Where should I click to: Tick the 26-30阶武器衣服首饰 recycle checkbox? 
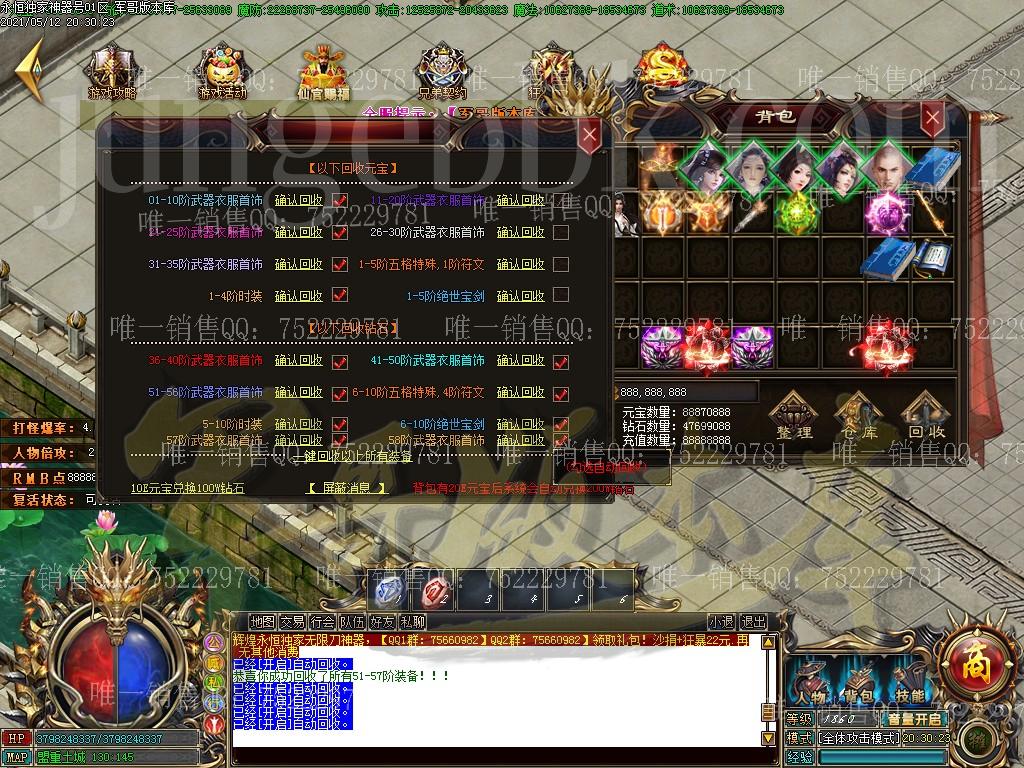tap(561, 233)
